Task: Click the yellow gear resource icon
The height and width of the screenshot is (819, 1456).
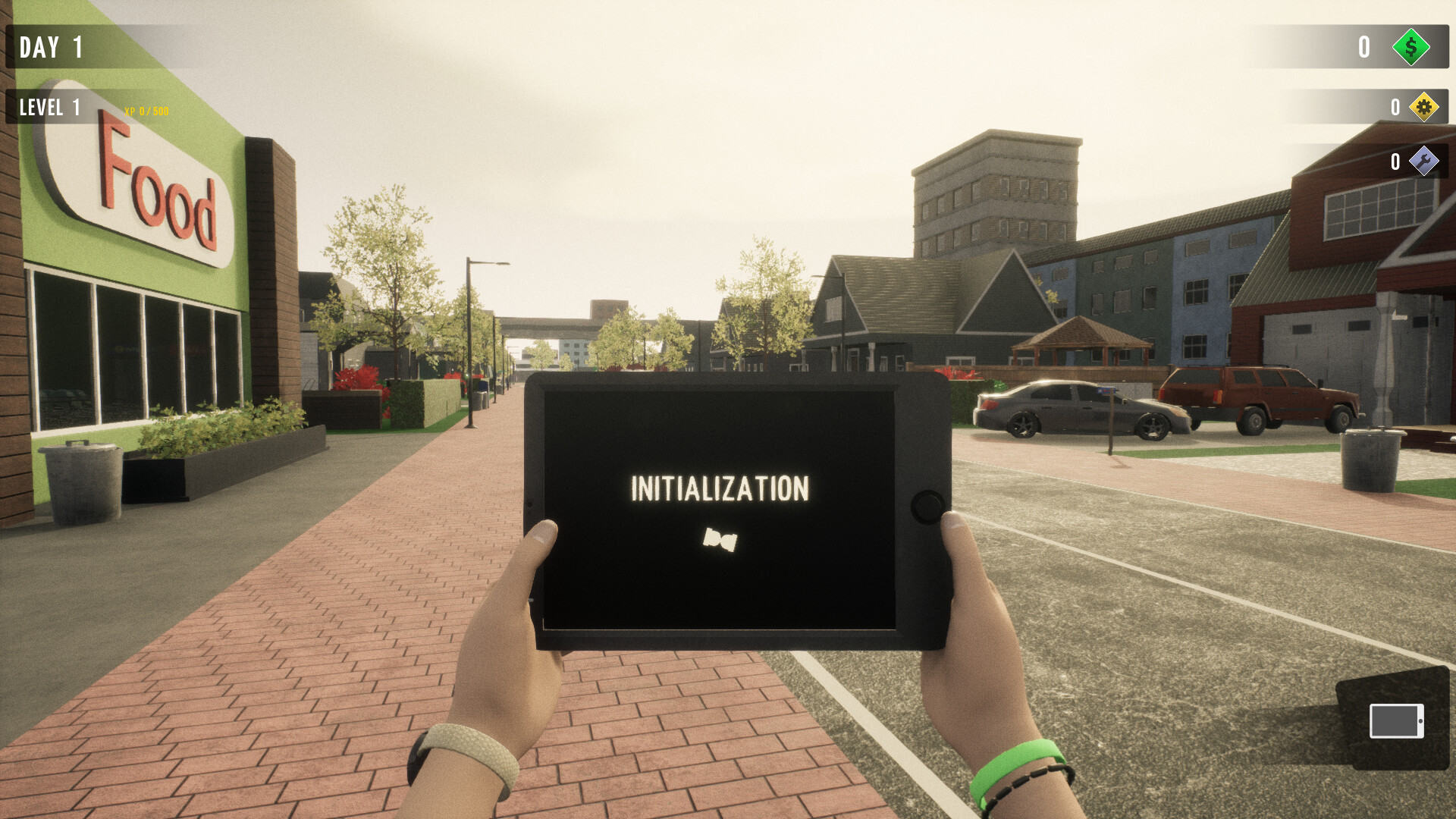Action: point(1424,107)
